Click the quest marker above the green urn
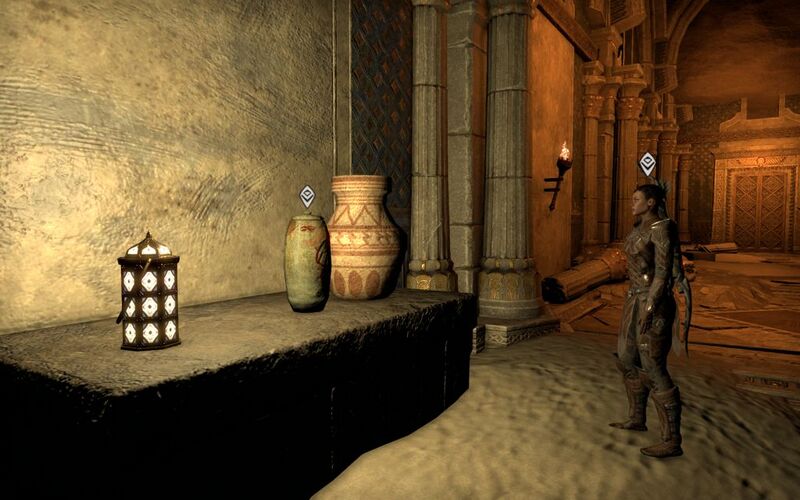This screenshot has width=800, height=500. pyautogui.click(x=307, y=195)
